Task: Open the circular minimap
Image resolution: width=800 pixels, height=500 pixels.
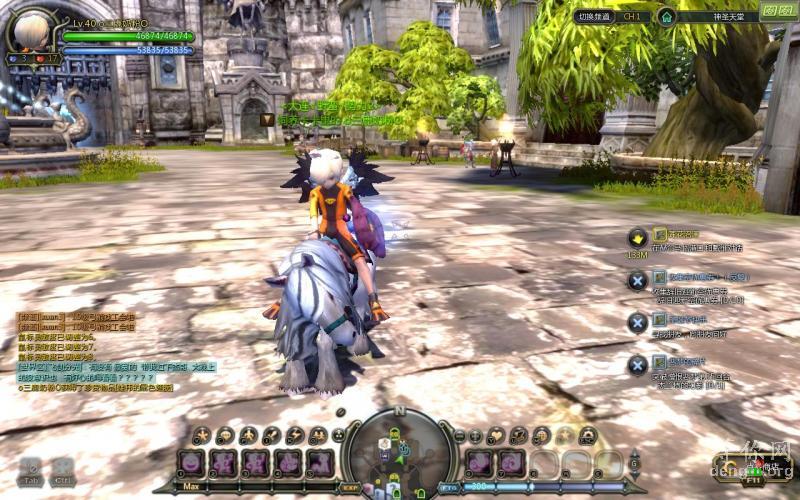Action: [398, 452]
